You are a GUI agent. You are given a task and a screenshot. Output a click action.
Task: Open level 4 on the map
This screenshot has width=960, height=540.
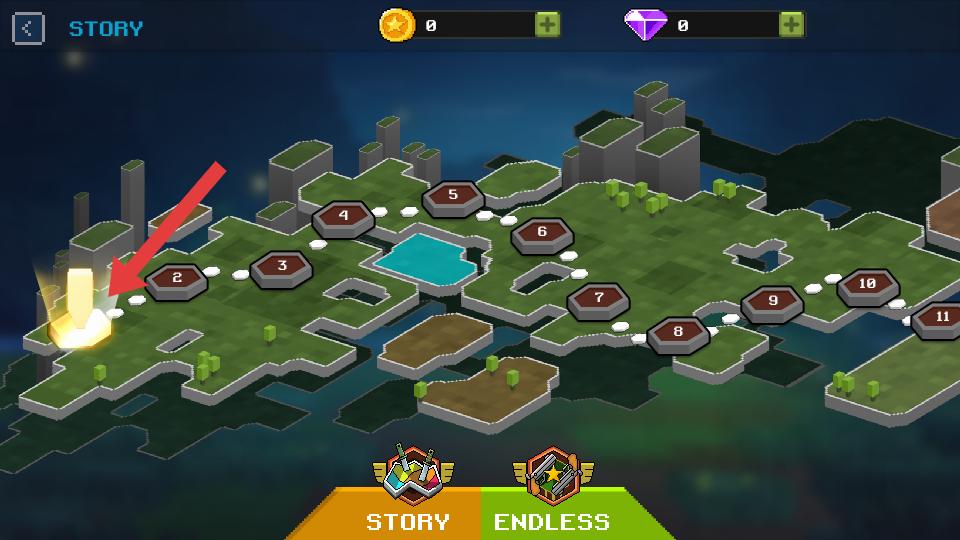click(x=344, y=216)
